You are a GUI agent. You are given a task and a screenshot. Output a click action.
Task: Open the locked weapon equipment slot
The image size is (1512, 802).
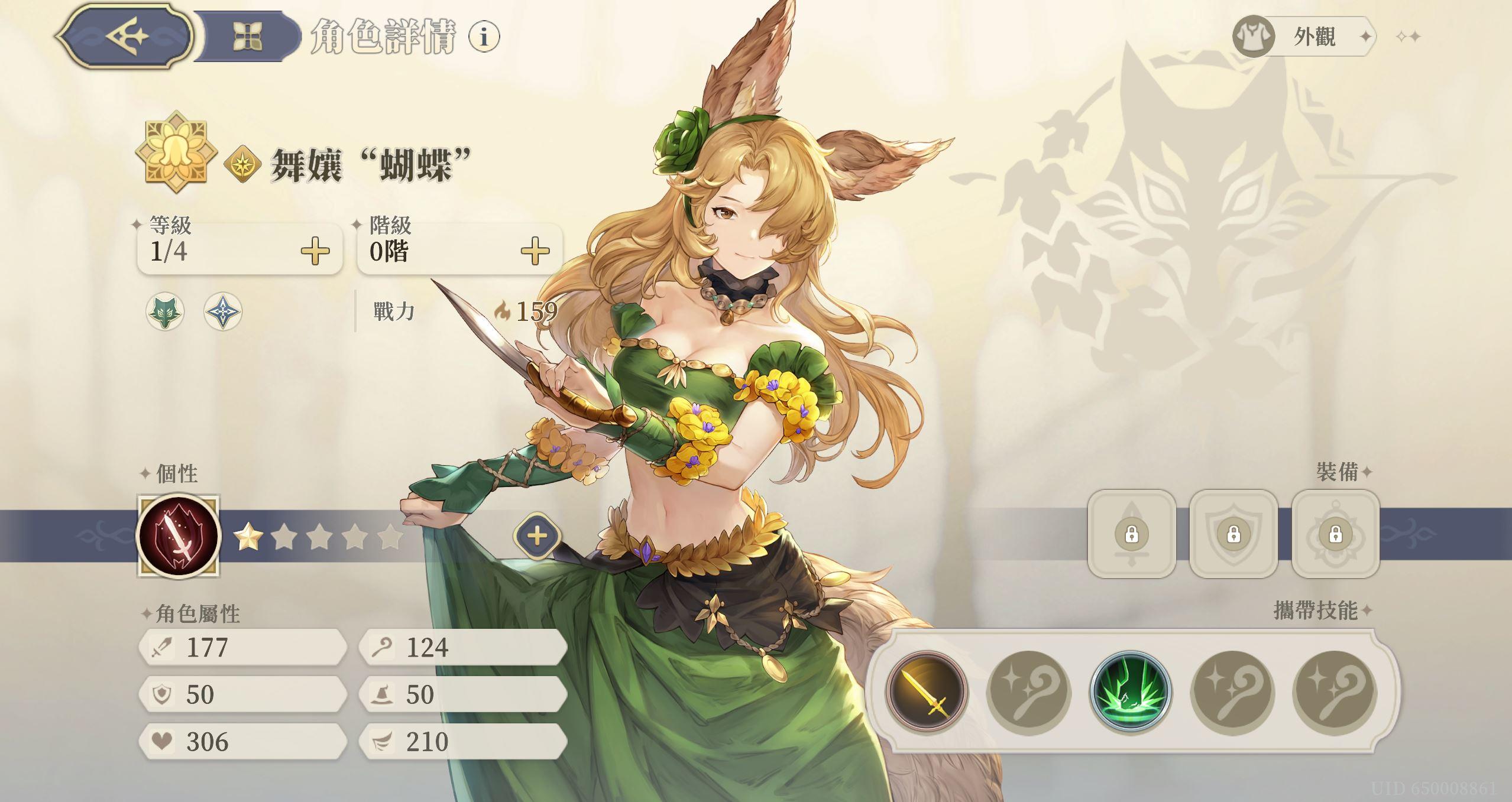point(1132,535)
